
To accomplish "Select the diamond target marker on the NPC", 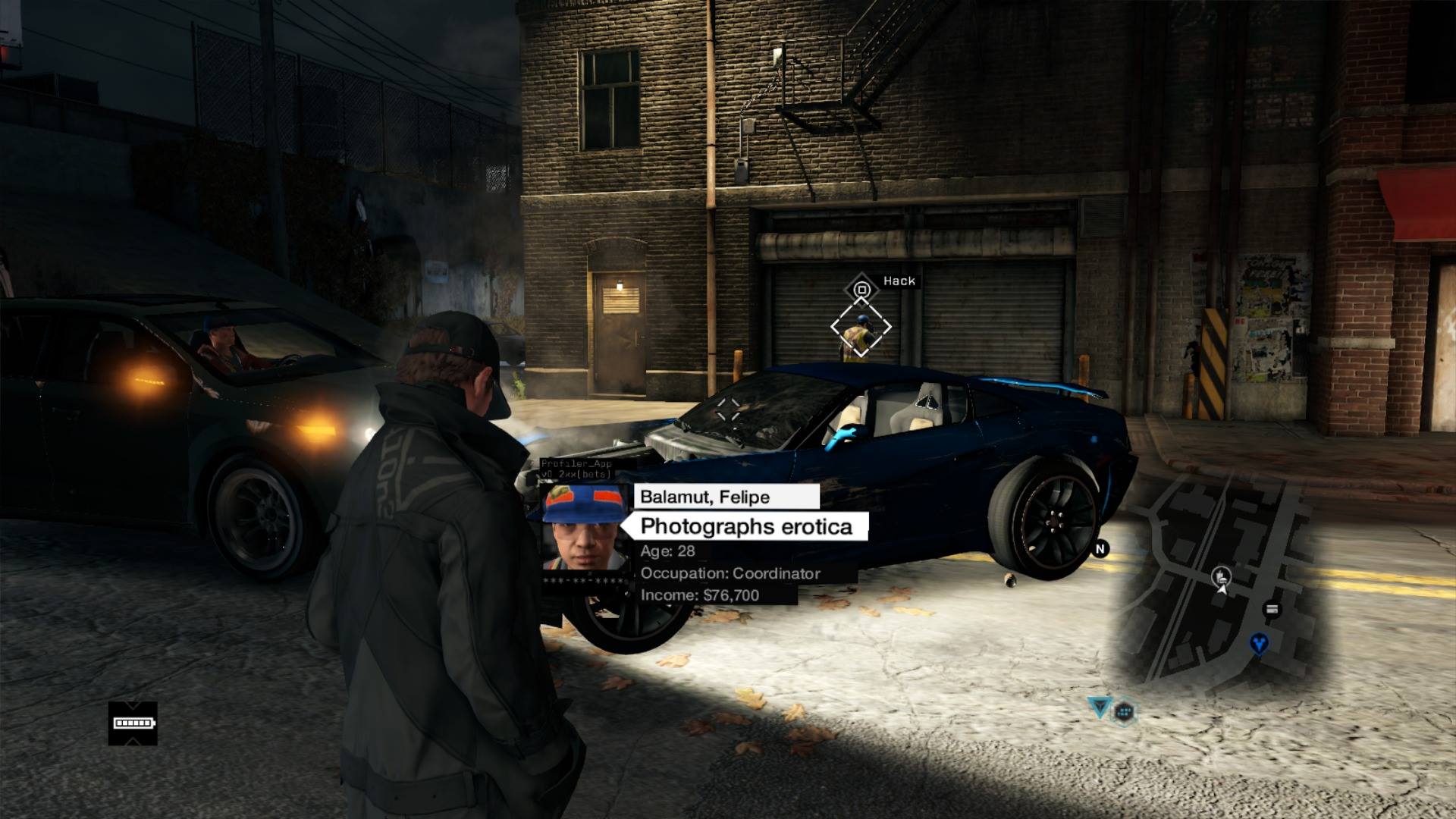I will tap(861, 328).
